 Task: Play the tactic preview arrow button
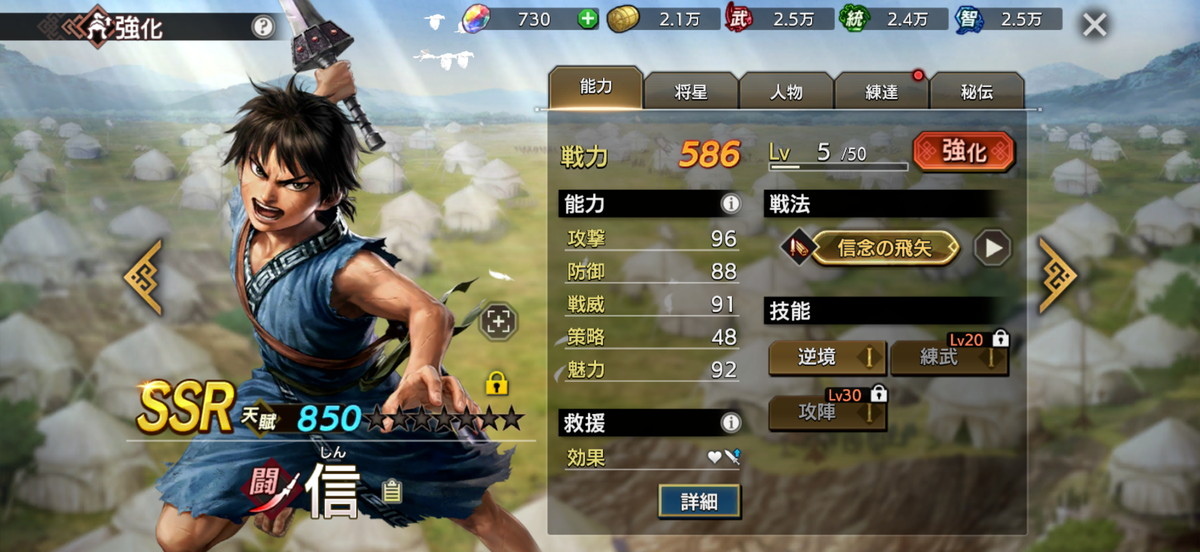(x=992, y=248)
